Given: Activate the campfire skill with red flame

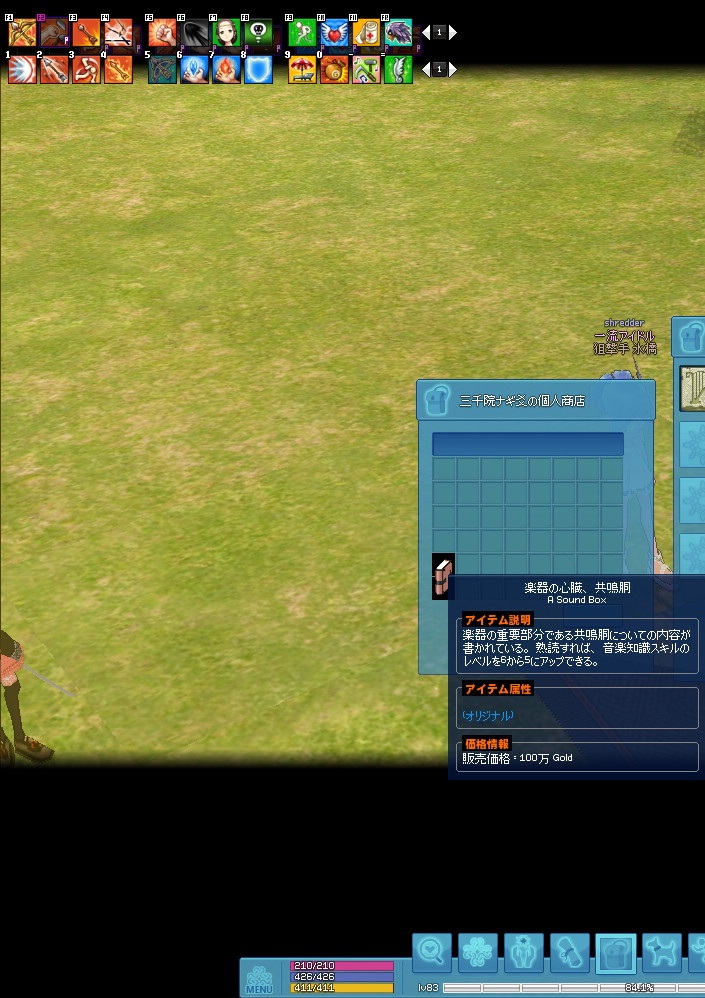Looking at the screenshot, I should [x=226, y=69].
